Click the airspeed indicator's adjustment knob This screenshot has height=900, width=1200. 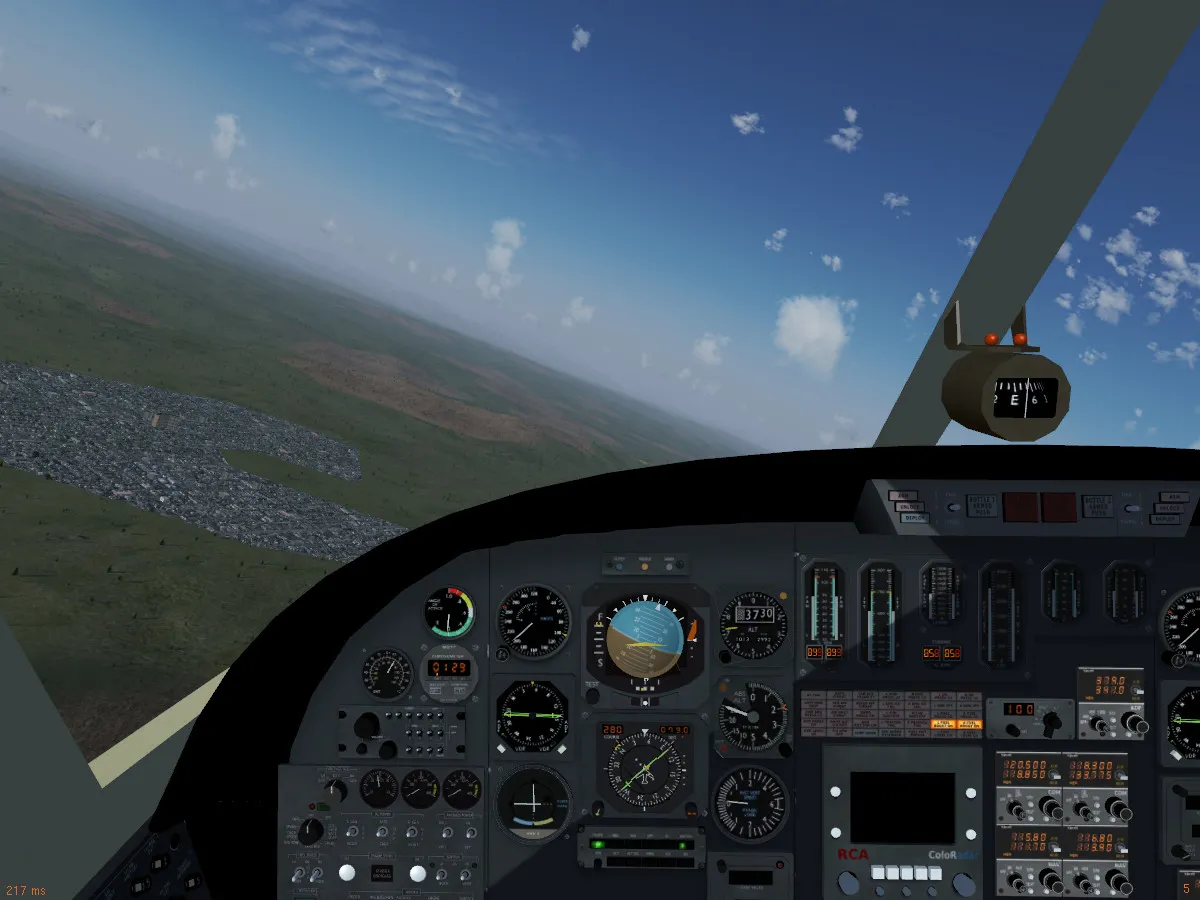click(x=501, y=654)
